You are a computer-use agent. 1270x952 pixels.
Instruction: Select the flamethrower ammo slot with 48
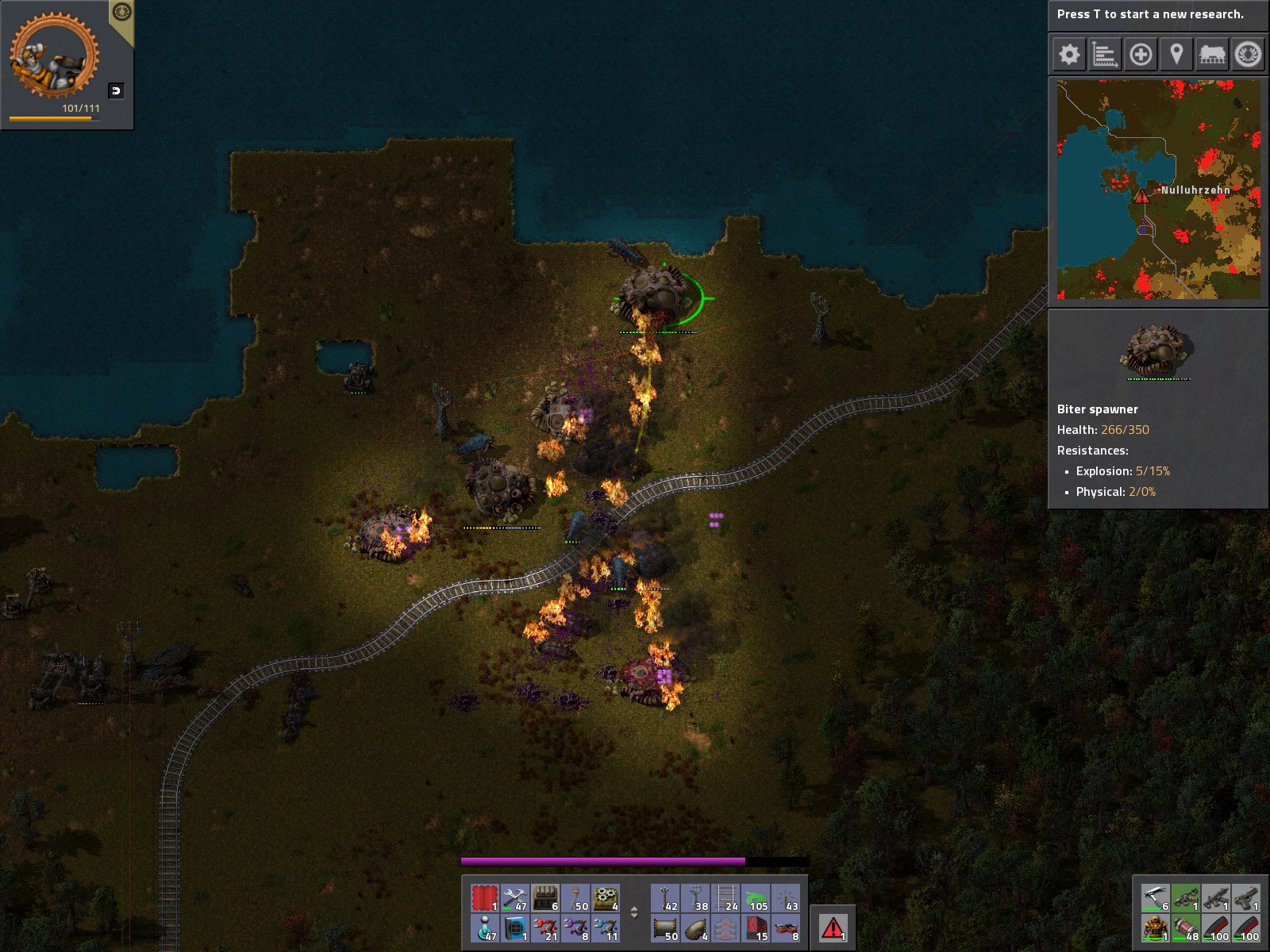(x=1186, y=927)
